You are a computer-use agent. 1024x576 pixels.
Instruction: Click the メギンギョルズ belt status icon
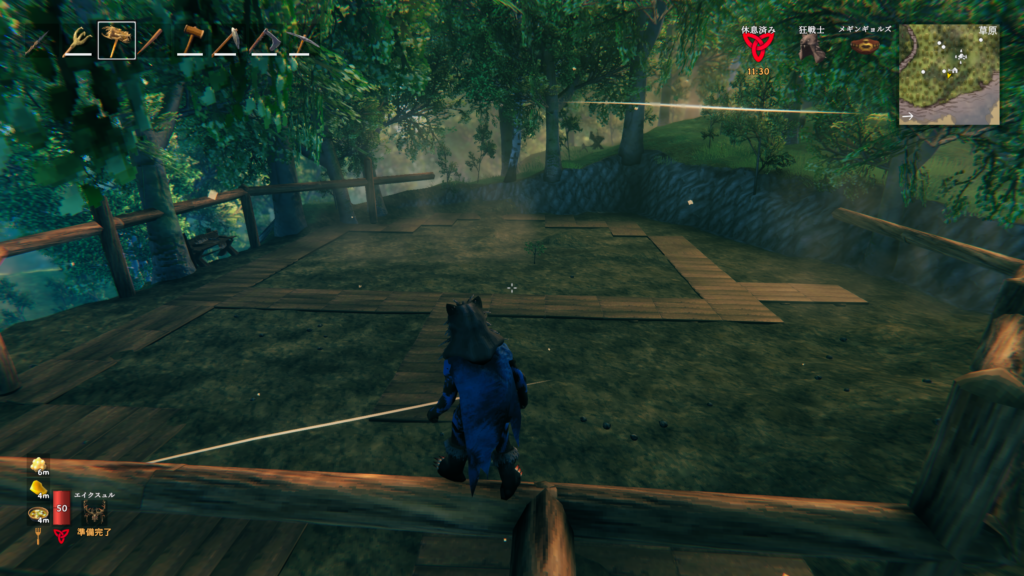point(865,45)
